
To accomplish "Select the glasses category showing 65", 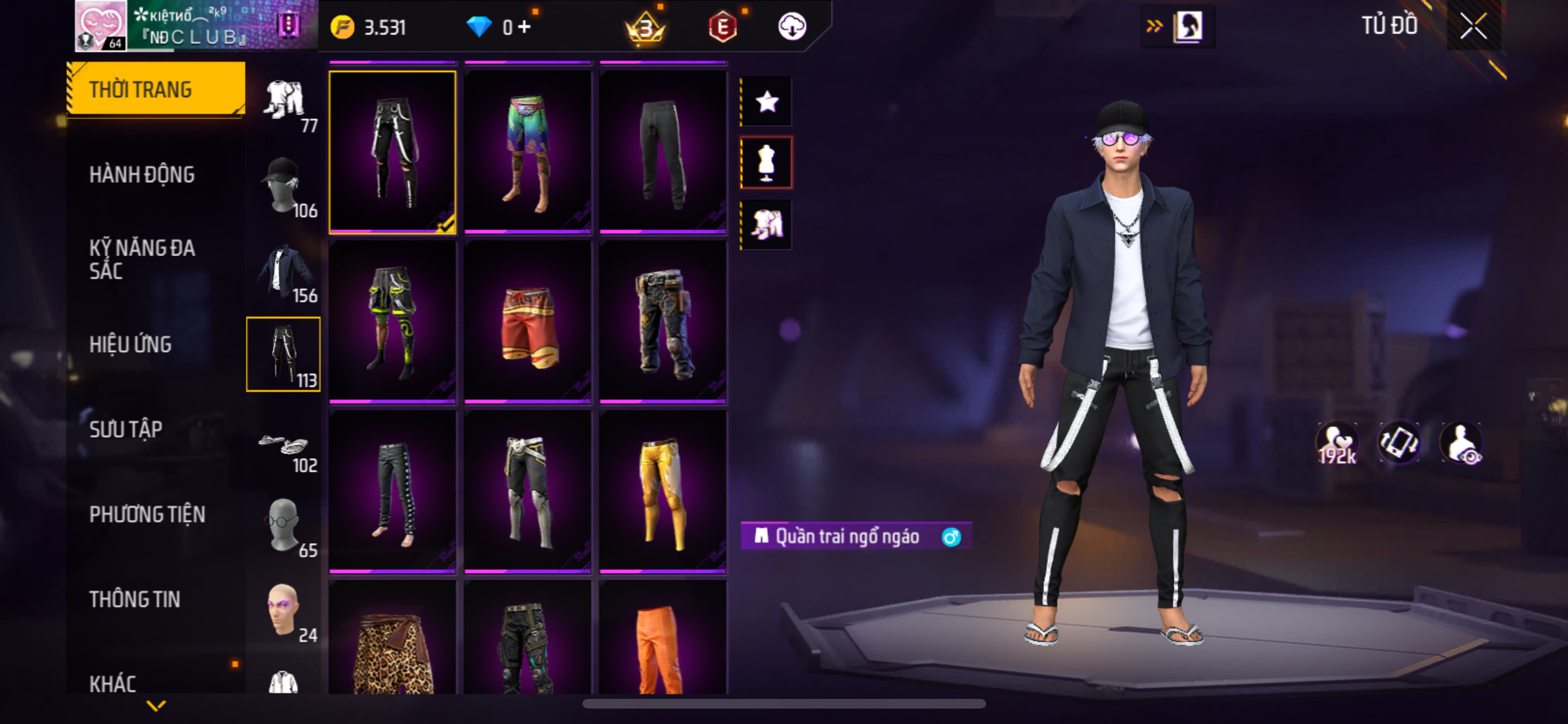I will (x=284, y=526).
